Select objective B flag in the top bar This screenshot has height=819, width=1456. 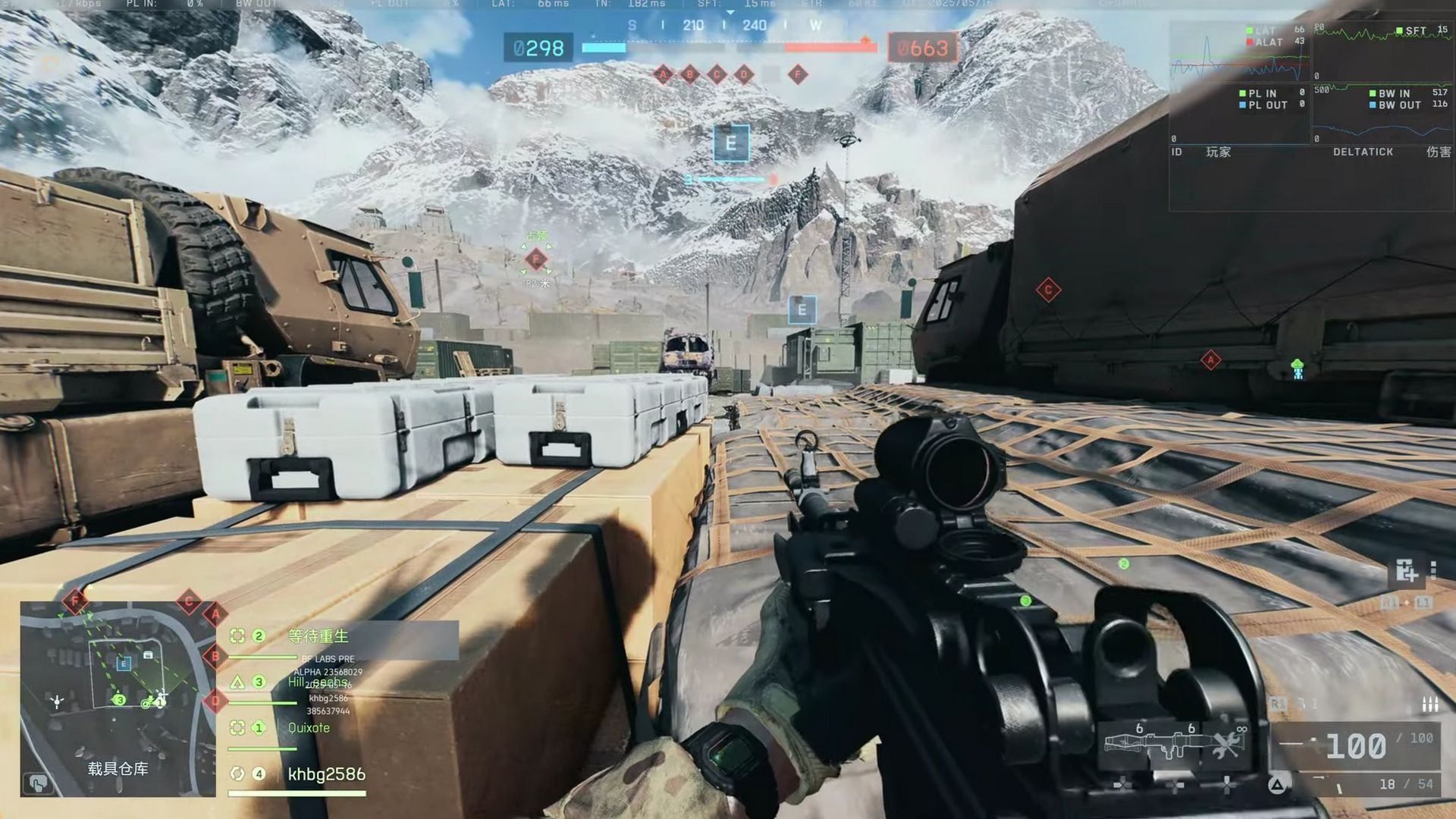690,74
